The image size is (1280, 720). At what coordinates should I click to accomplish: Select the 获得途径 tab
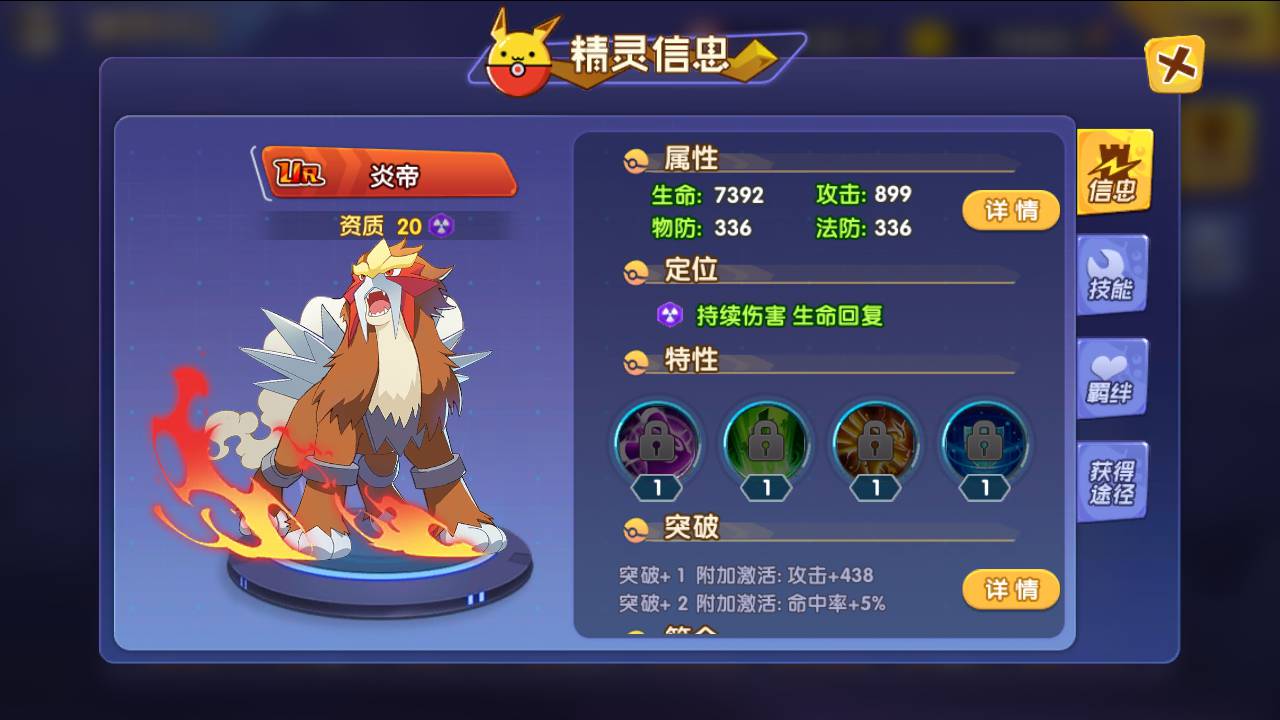tap(1111, 482)
